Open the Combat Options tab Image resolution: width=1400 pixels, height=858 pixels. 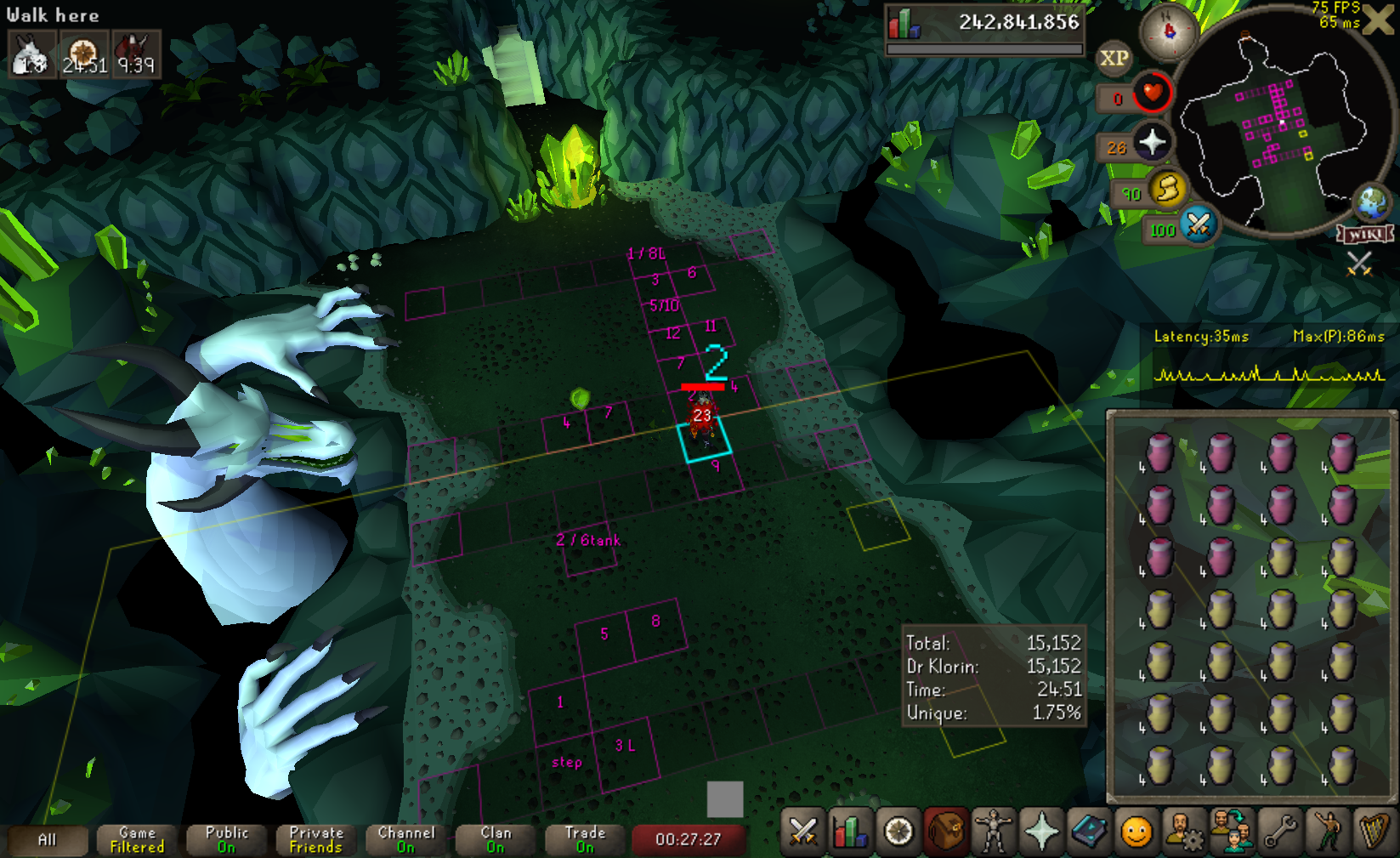coord(803,832)
